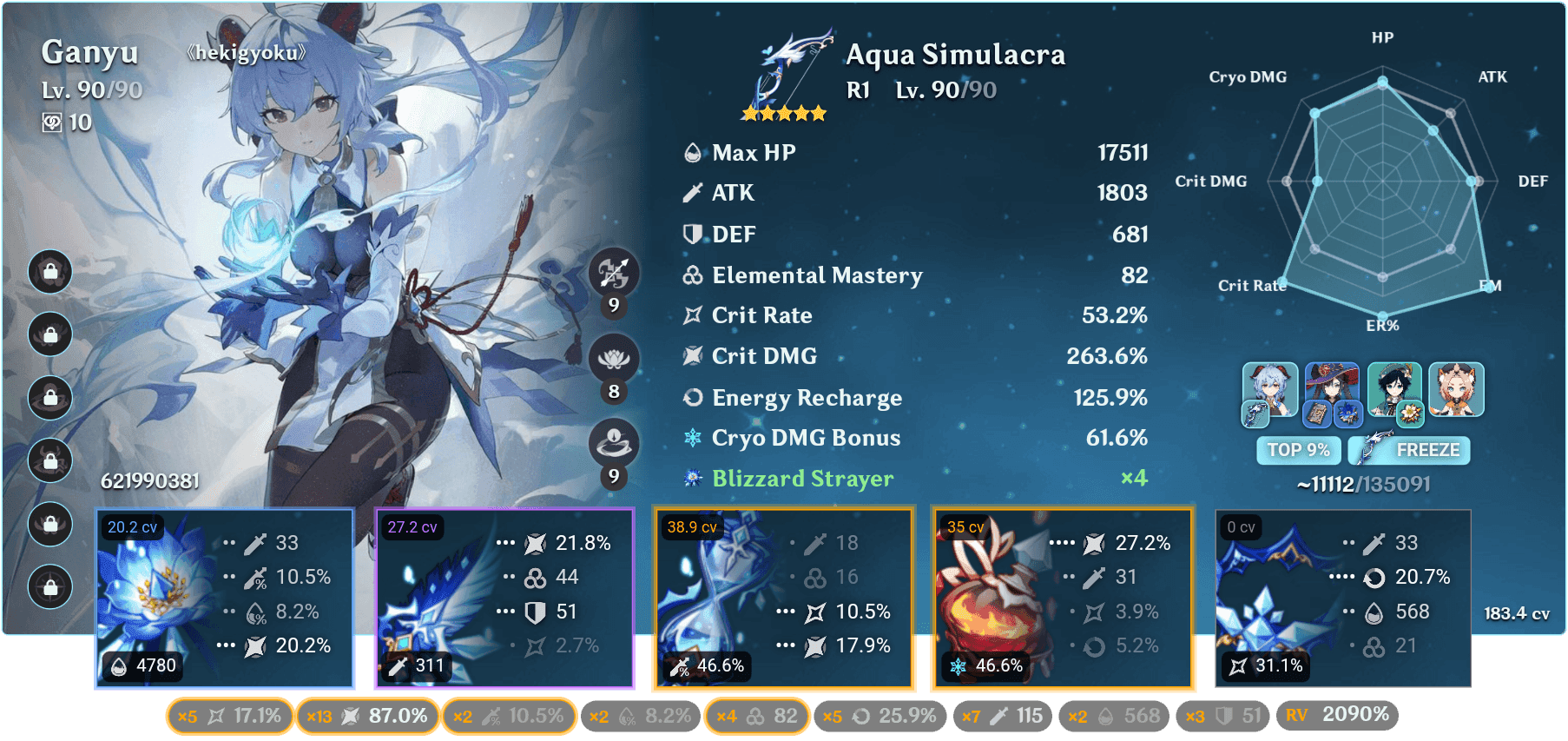Click the TOP 9% ranking badge
This screenshot has width=1568, height=741.
[x=1298, y=450]
